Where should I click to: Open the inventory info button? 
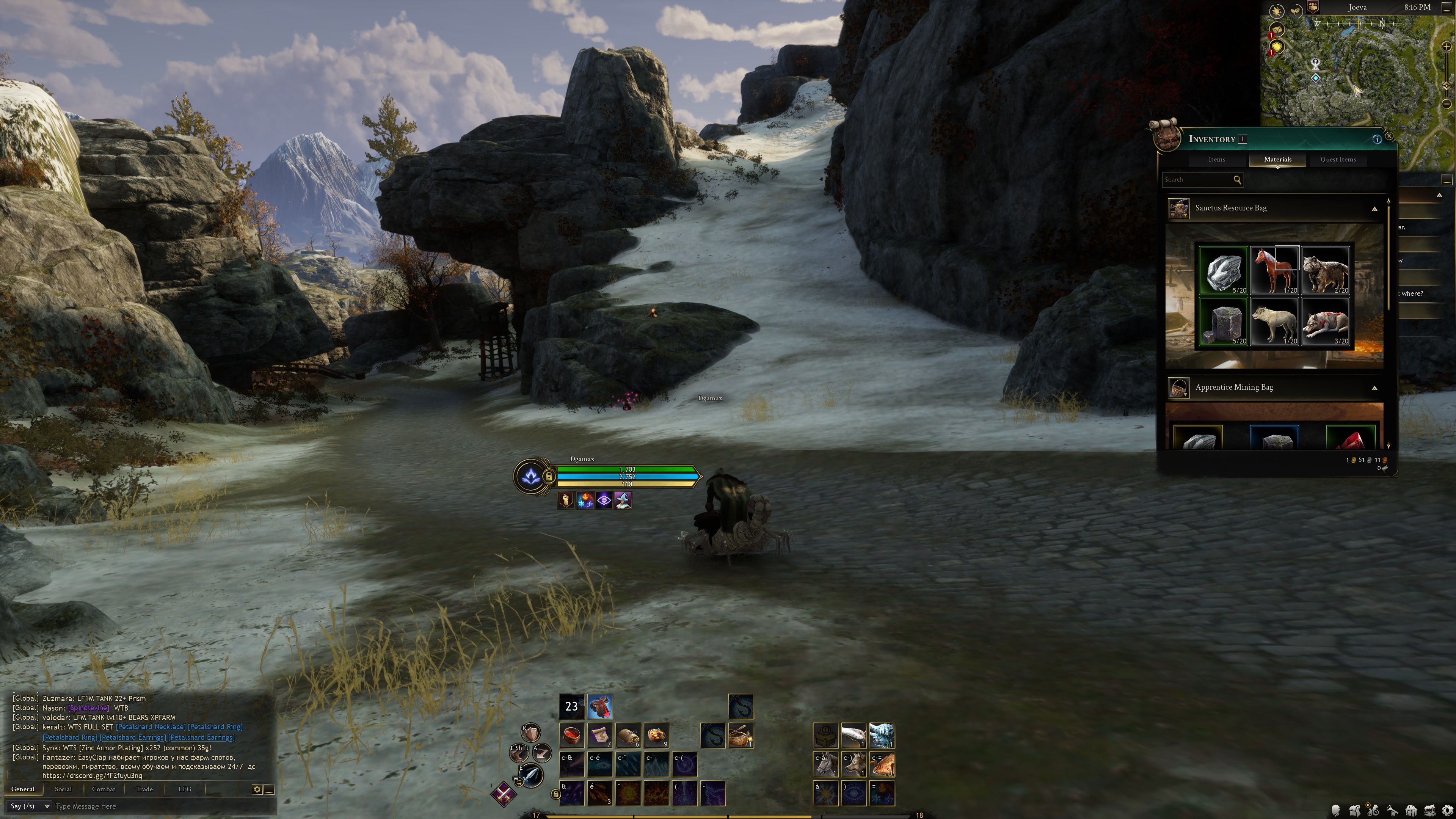(1376, 139)
